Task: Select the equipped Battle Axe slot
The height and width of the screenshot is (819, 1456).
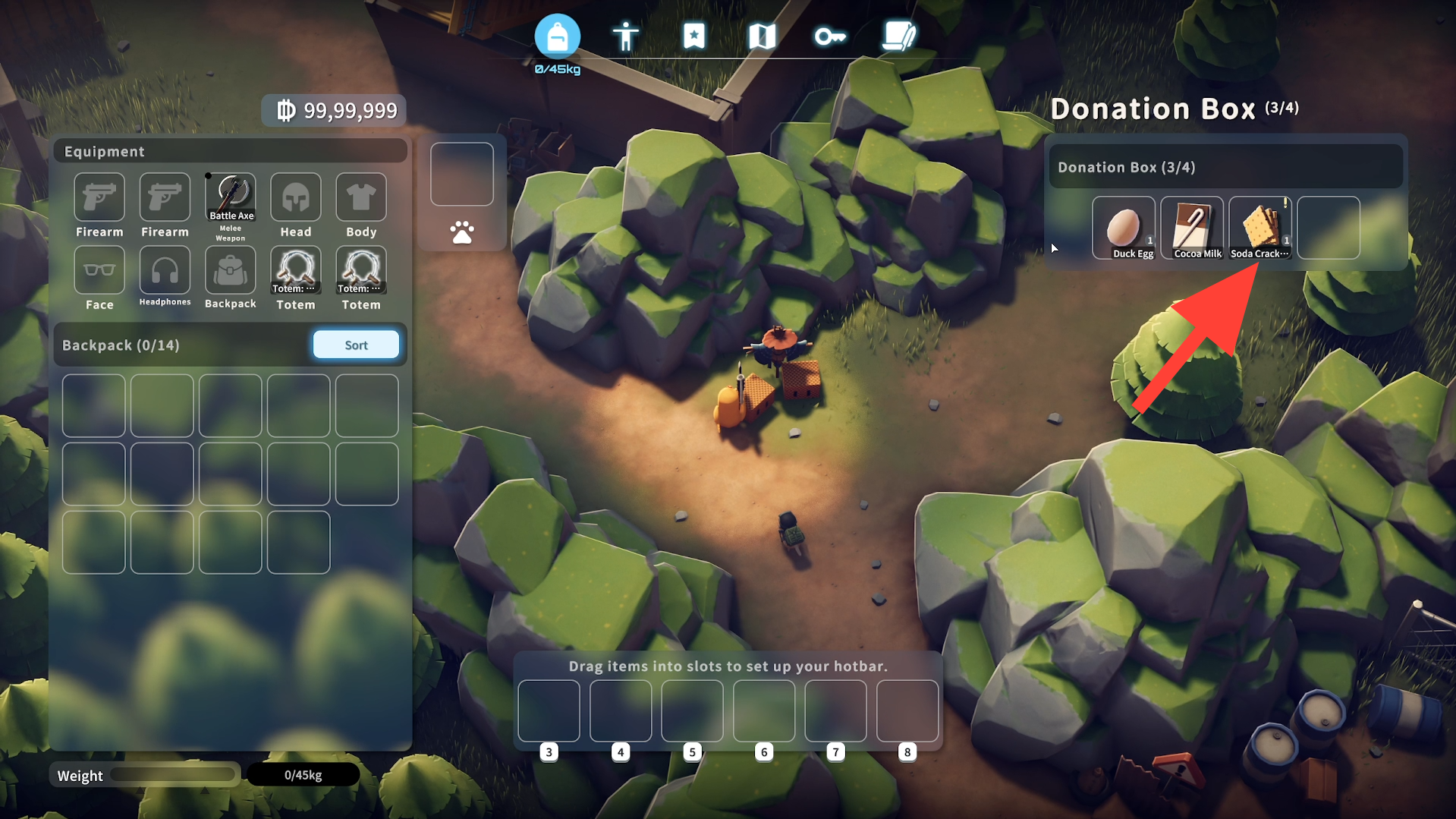Action: pyautogui.click(x=231, y=197)
